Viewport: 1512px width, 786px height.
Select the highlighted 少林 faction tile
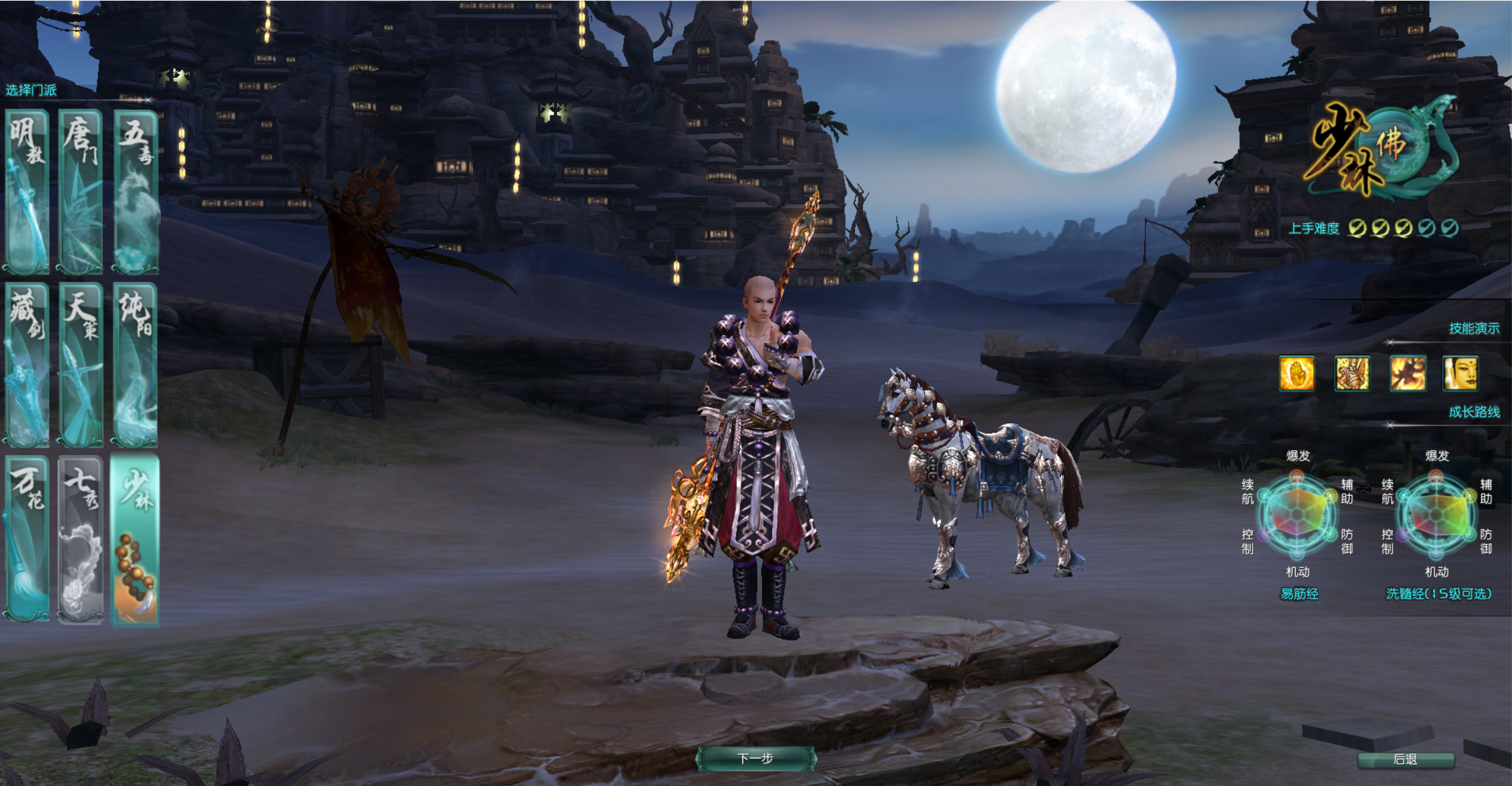[135, 539]
